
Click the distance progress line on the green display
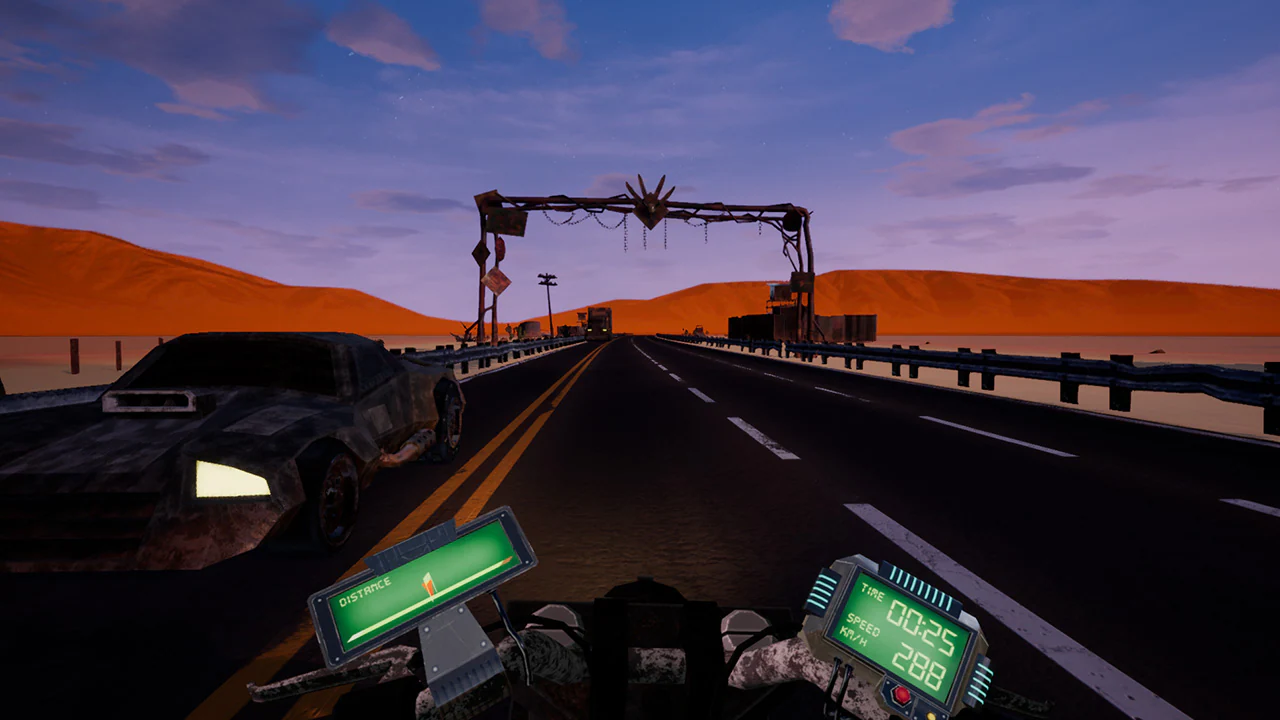pos(477,578)
